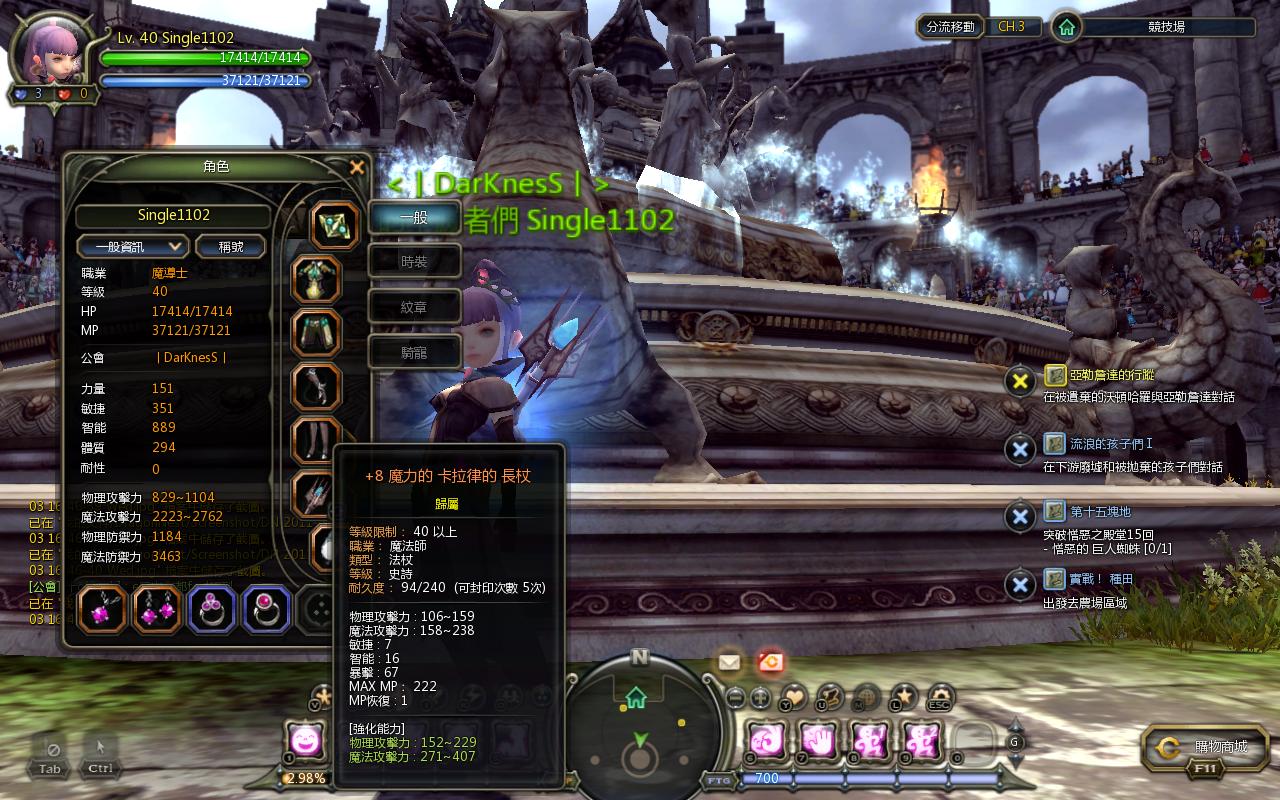Image resolution: width=1280 pixels, height=800 pixels.
Task: Dismiss the 亞勒詹達的行蹤 quest tracker entry
Action: click(1019, 381)
